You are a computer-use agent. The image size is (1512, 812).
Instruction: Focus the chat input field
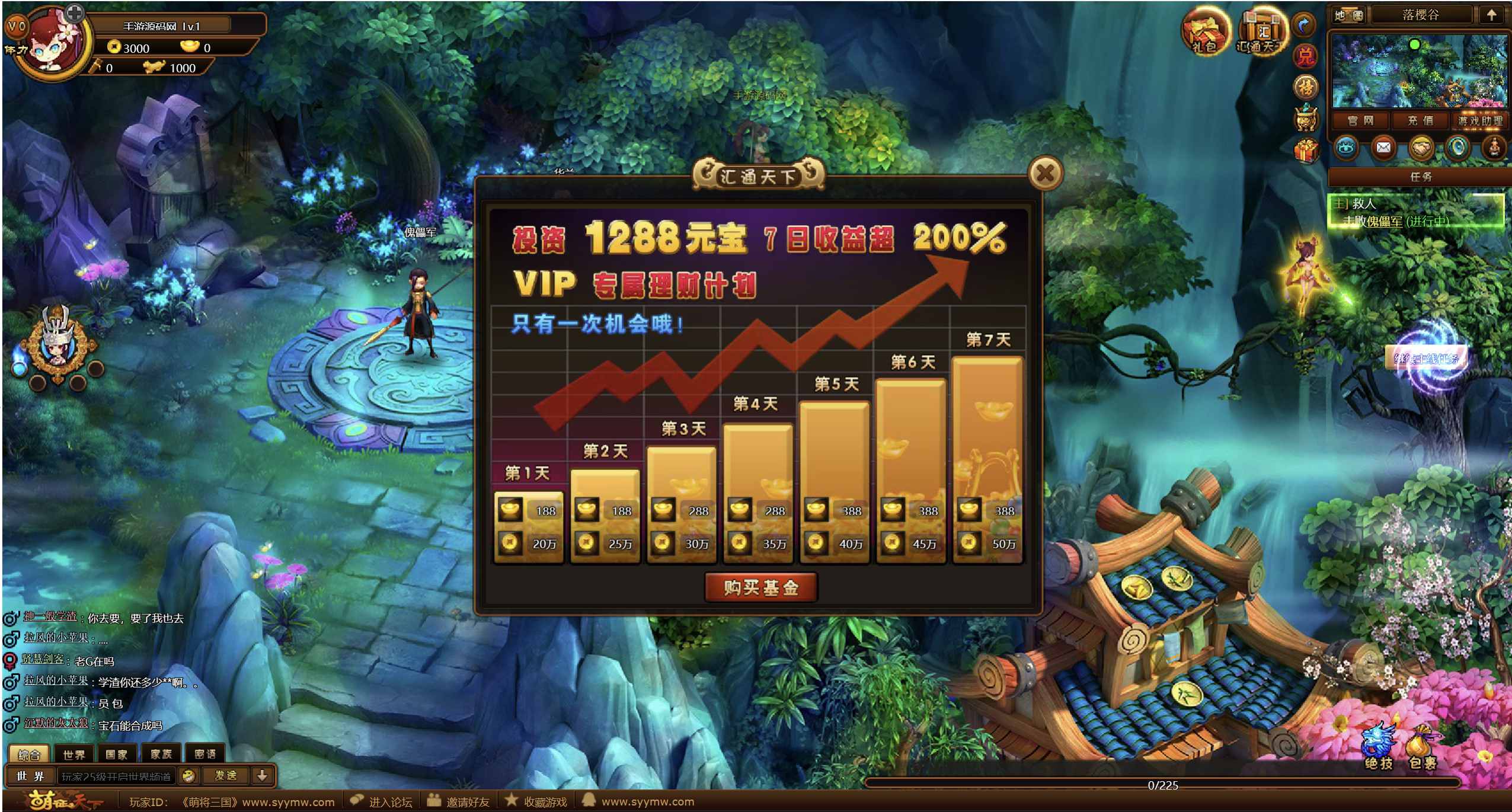pyautogui.click(x=116, y=776)
